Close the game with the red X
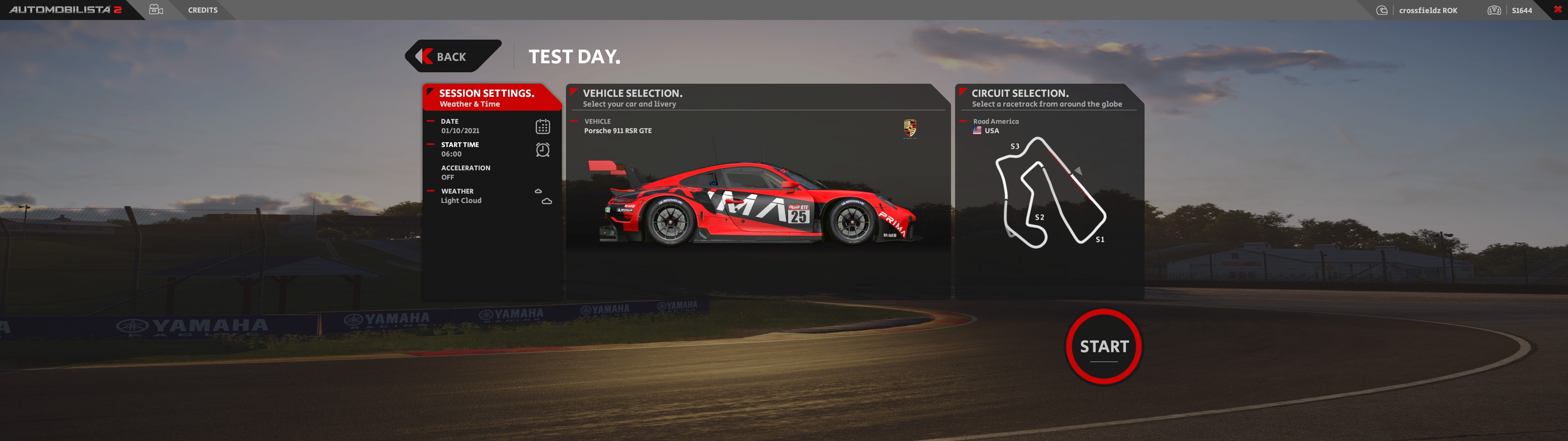The width and height of the screenshot is (1568, 441). click(1557, 9)
